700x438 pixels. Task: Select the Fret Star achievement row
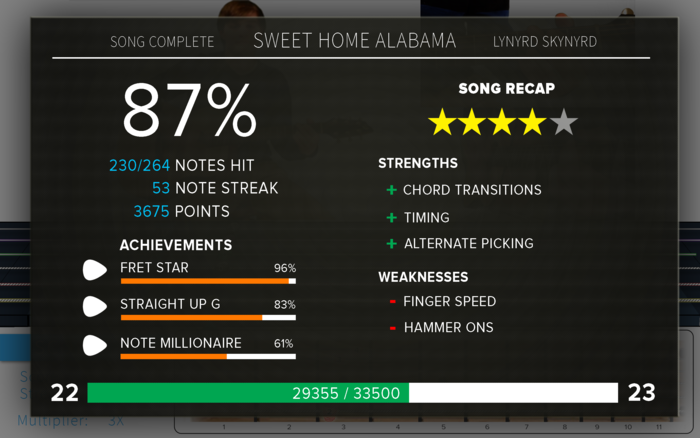point(190,270)
